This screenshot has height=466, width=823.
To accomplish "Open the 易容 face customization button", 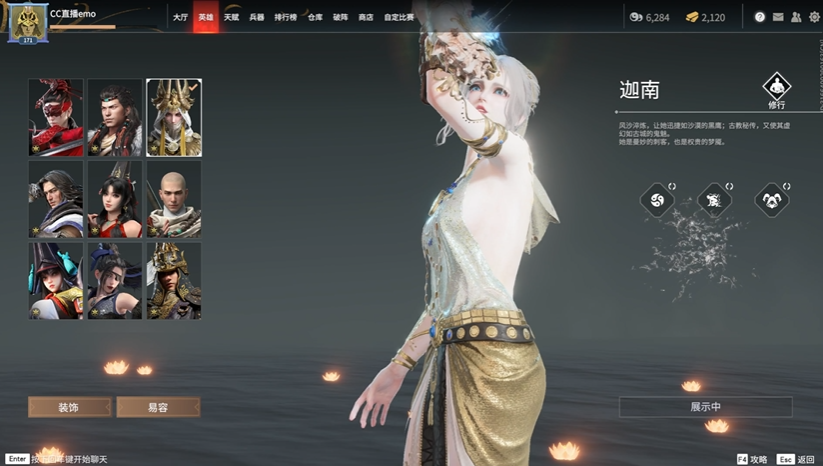I will coord(158,407).
